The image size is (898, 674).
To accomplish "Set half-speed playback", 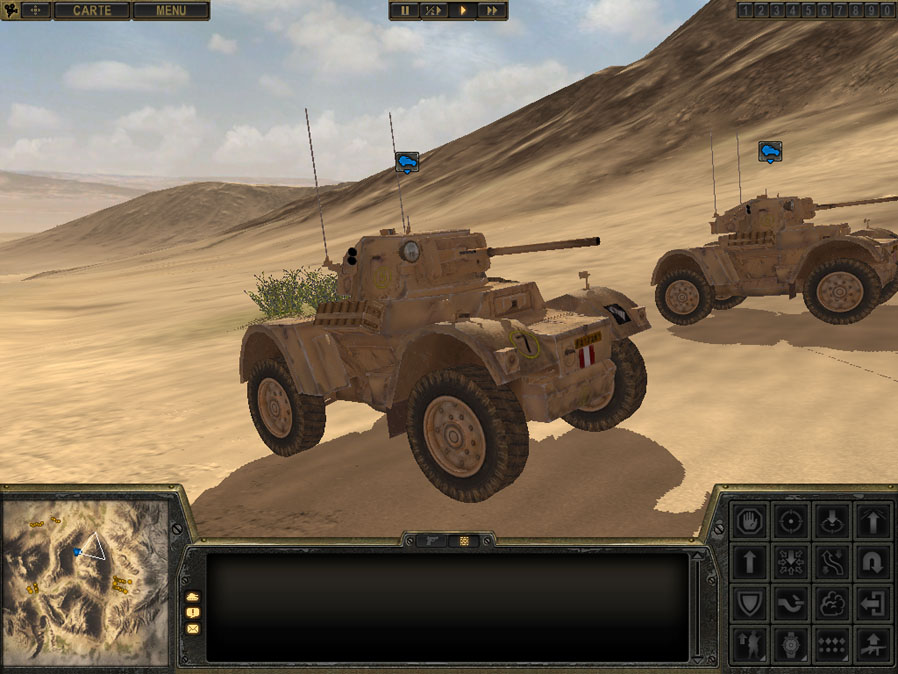I will 433,11.
